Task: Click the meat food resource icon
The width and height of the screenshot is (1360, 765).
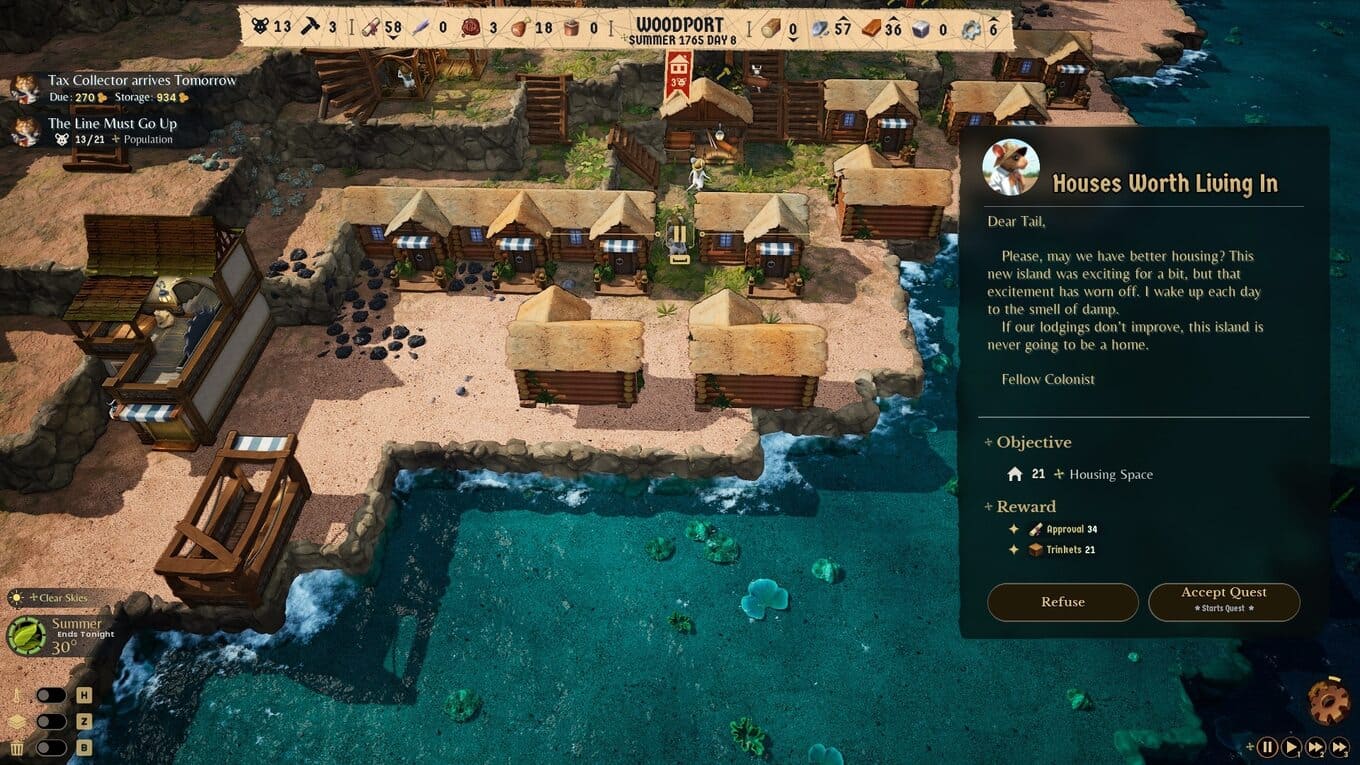Action: (519, 28)
